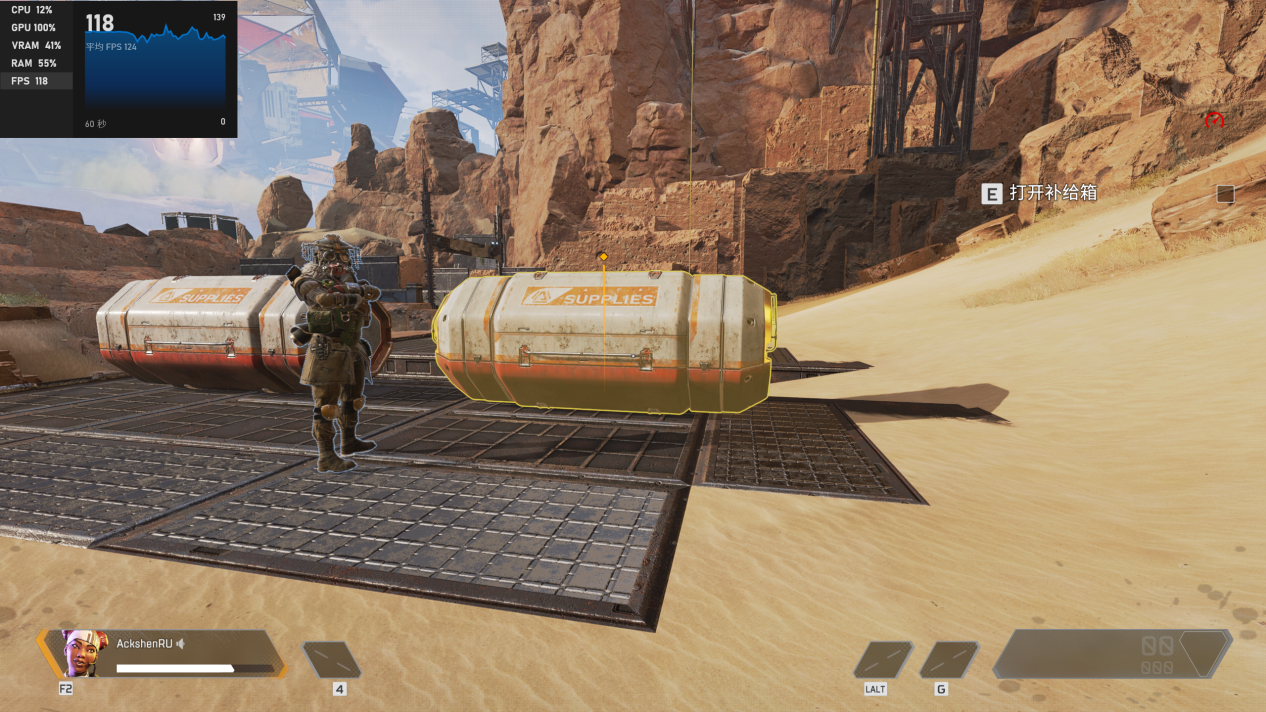This screenshot has height=712, width=1266.
Task: Click the orange diamond marker above the supply bin
Action: (603, 257)
